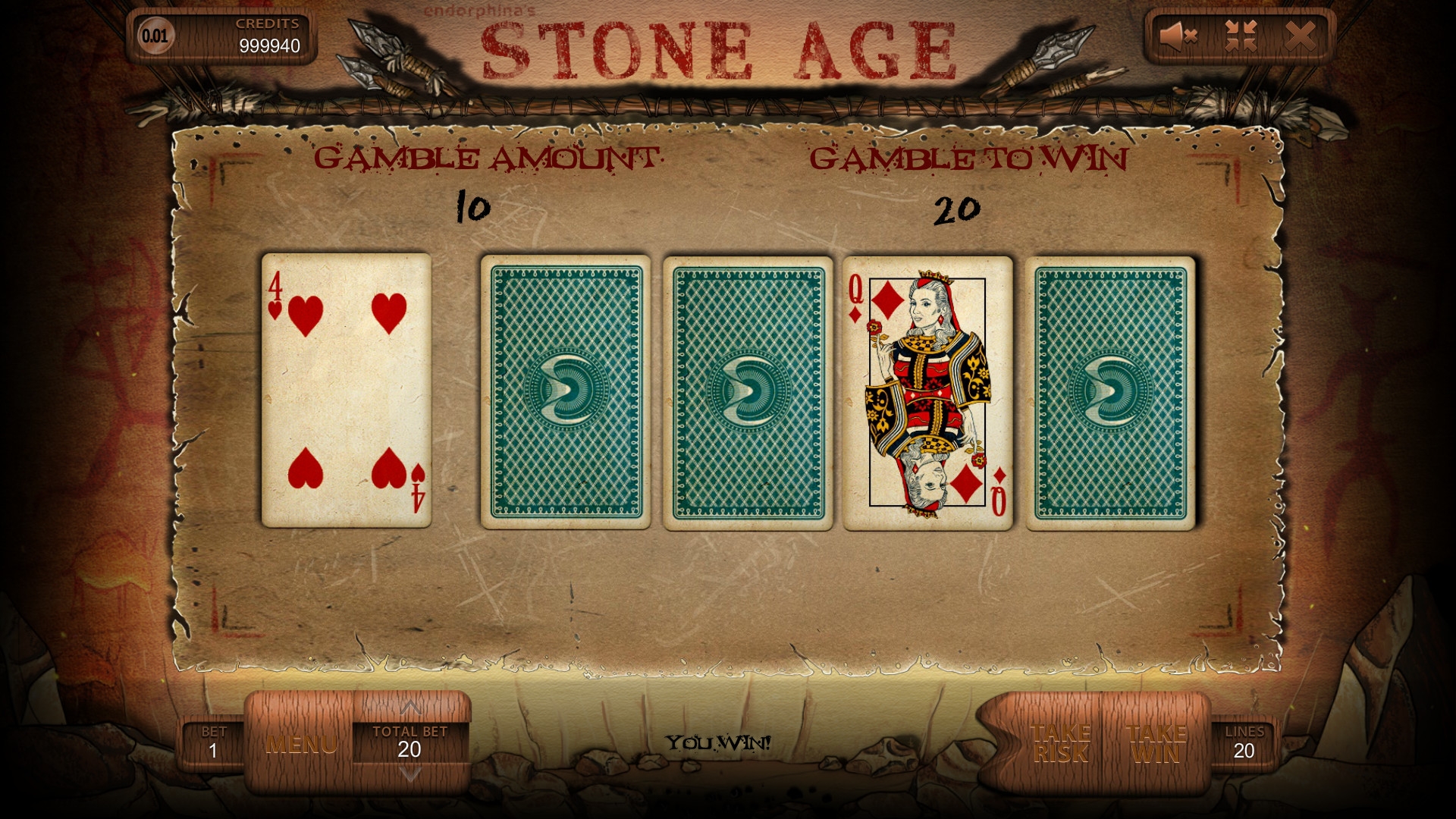Decrease total bet with down arrow

[x=410, y=775]
